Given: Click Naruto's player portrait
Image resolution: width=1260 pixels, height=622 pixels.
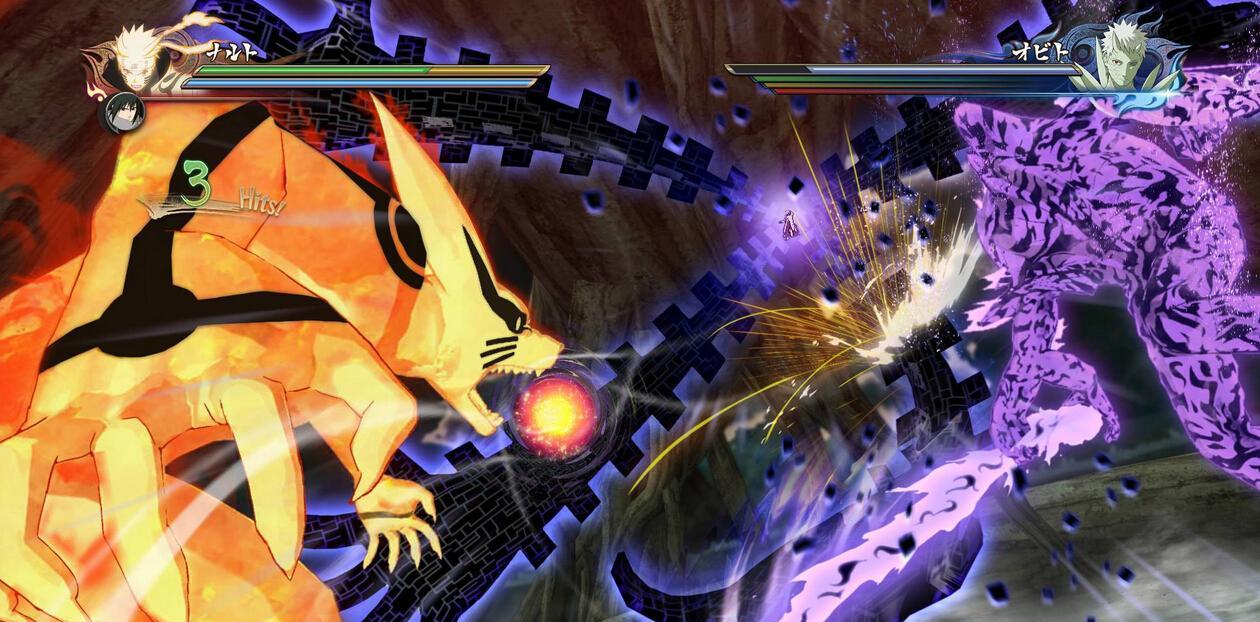Looking at the screenshot, I should click(x=138, y=53).
